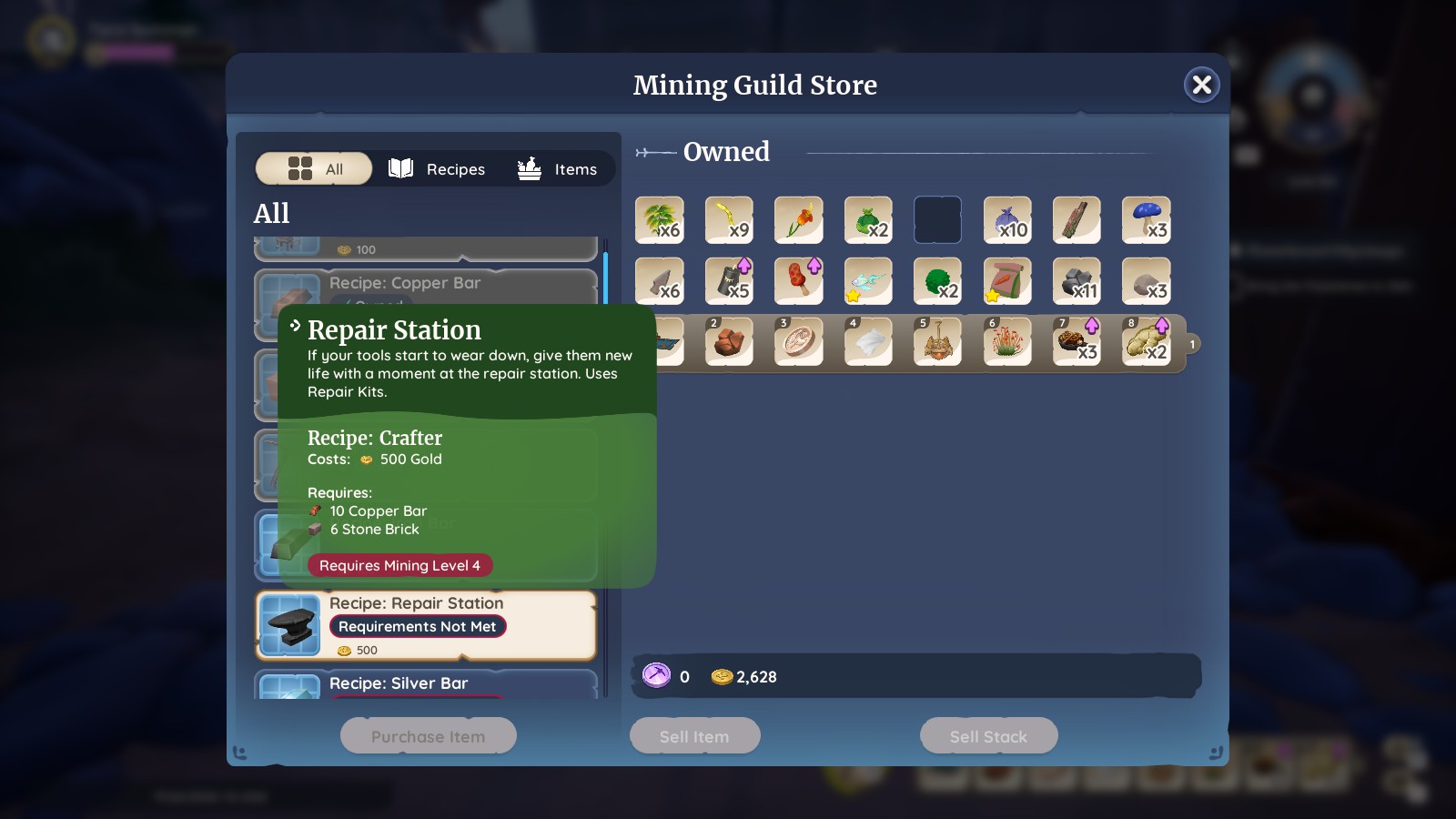Select the starred fish inventory item
1456x819 pixels.
click(868, 280)
